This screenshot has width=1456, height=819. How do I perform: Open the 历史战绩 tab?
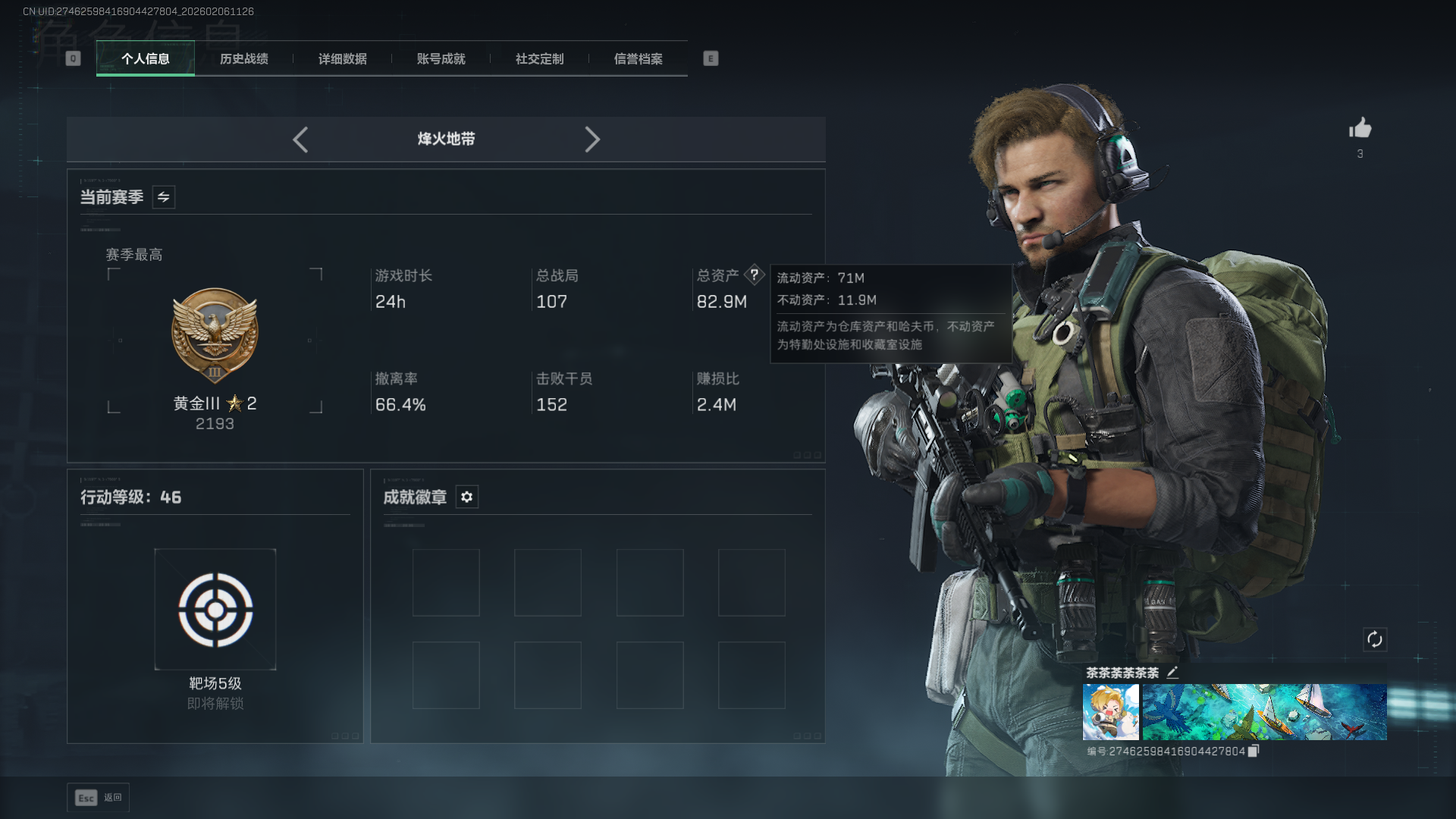[244, 59]
